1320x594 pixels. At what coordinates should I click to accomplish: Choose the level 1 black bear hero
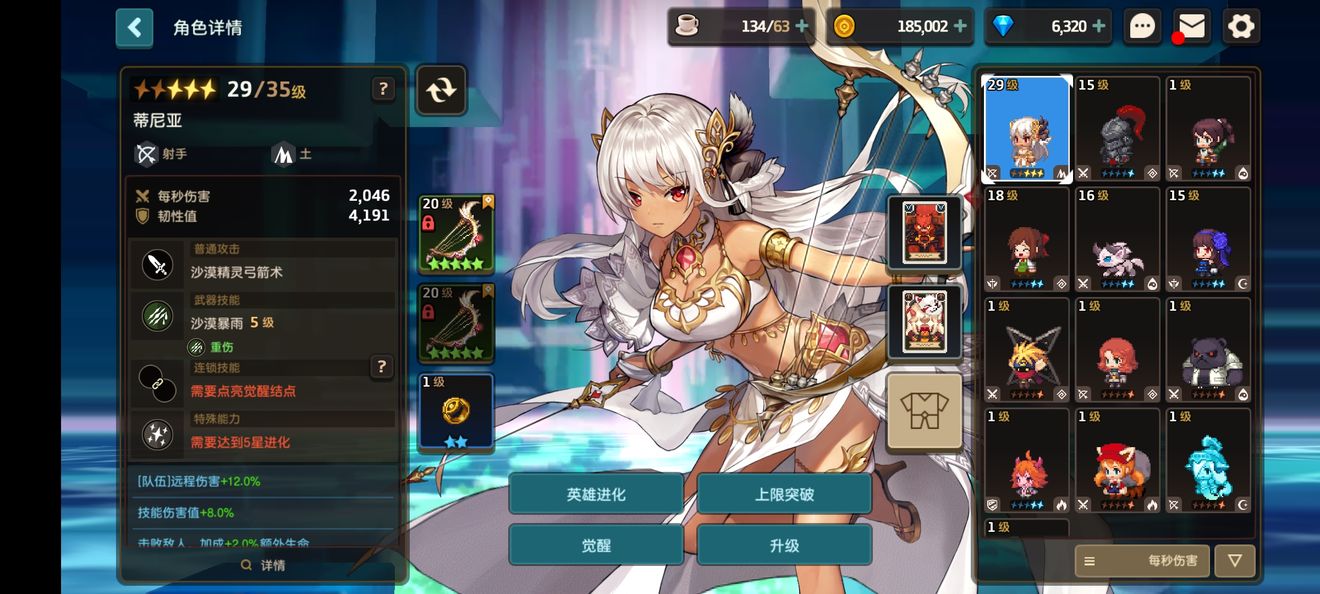pyautogui.click(x=1208, y=349)
